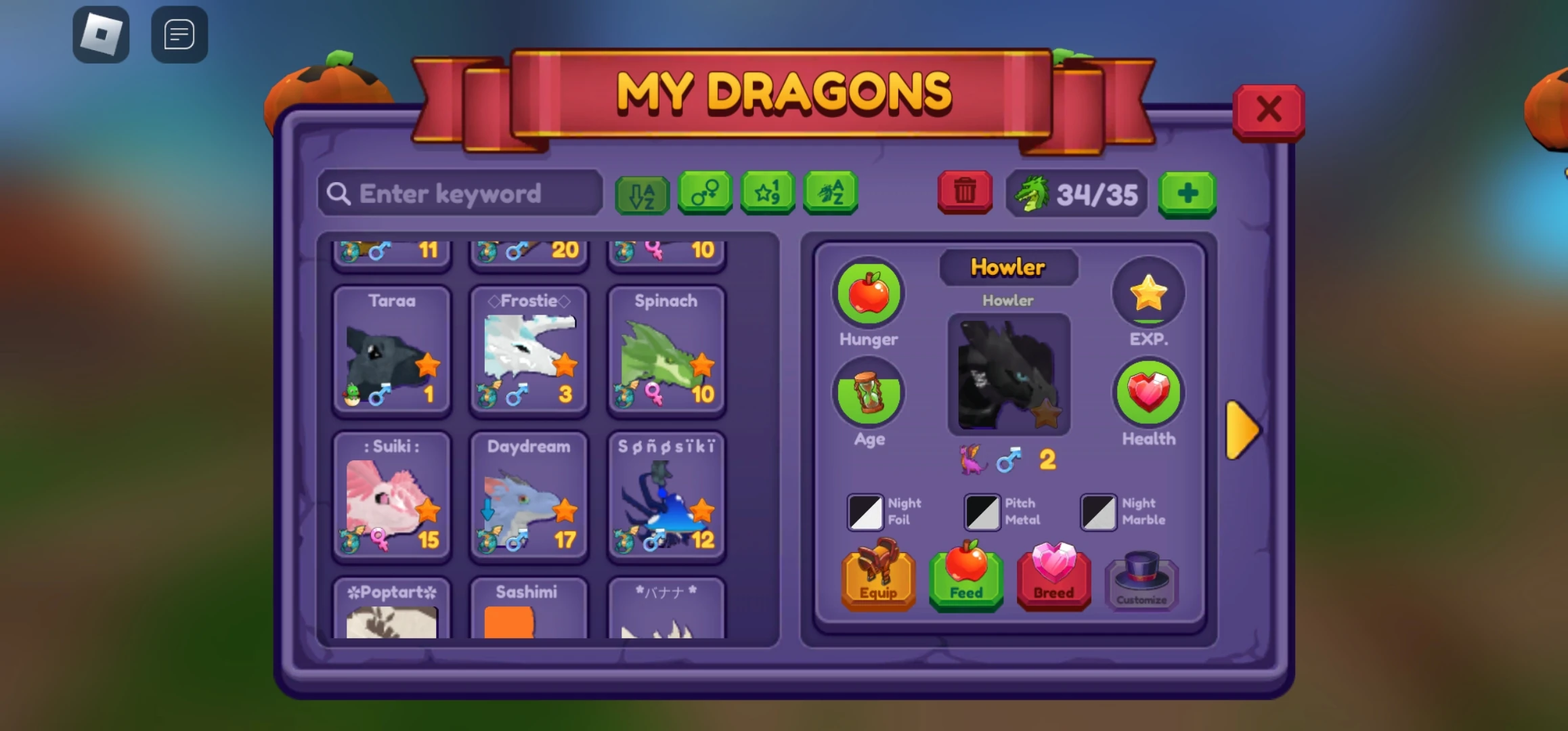1568x731 pixels.
Task: Toggle the Night Marble option
Action: pyautogui.click(x=1097, y=512)
